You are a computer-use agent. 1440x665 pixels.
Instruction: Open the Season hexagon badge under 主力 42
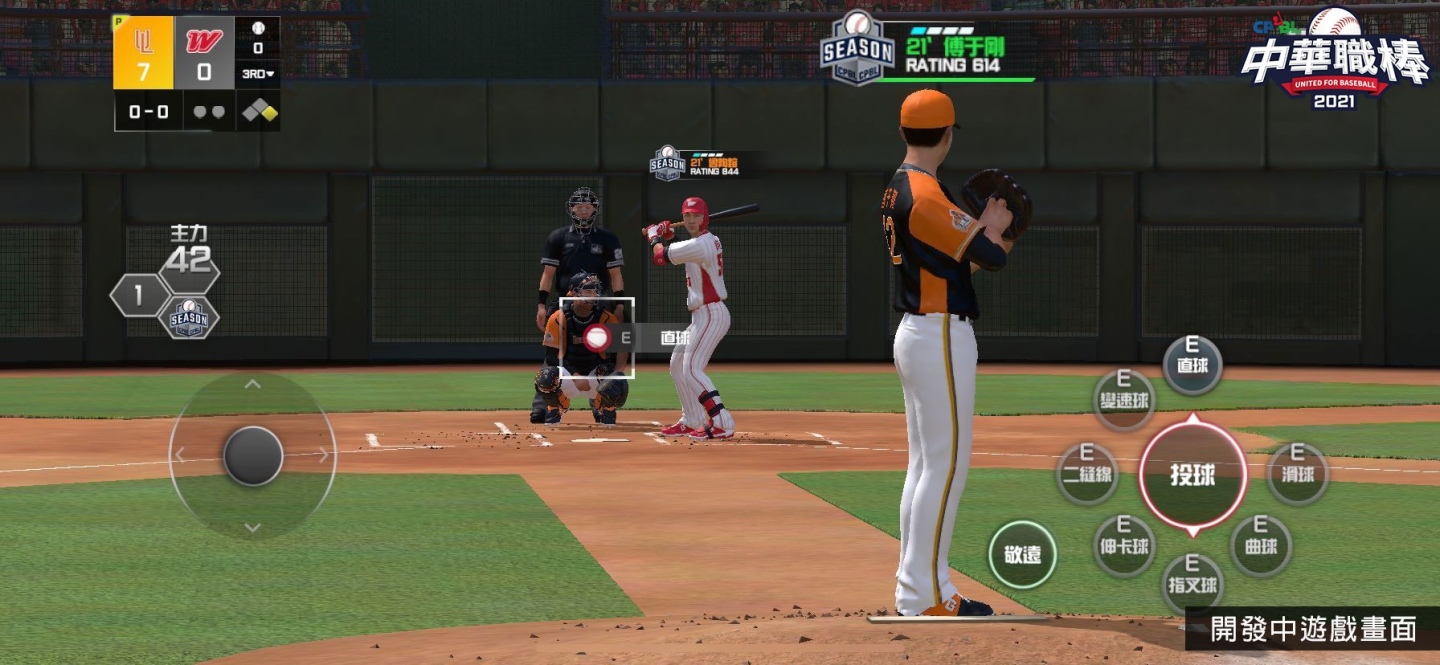click(x=189, y=318)
